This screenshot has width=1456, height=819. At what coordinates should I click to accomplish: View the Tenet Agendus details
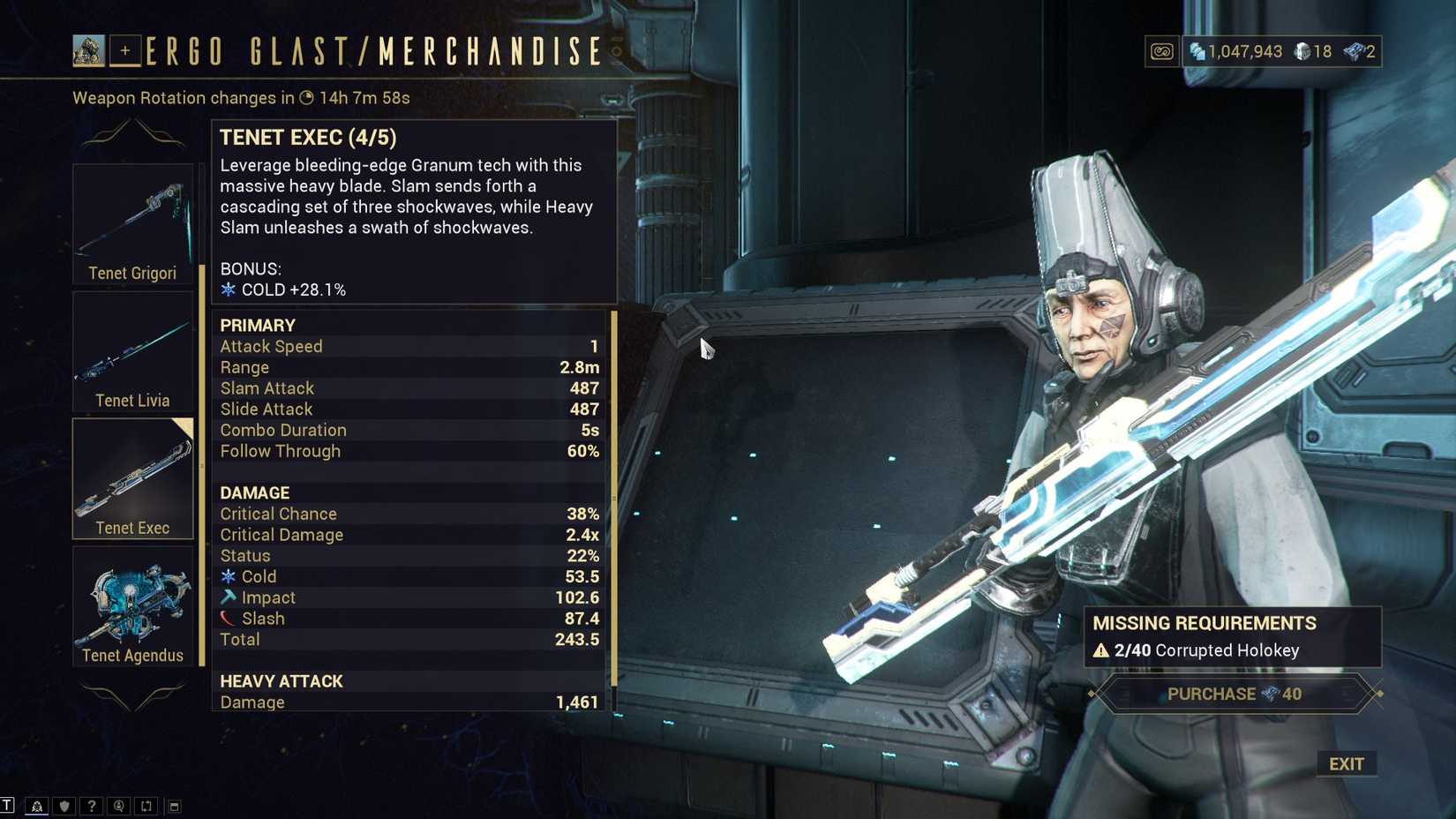132,606
